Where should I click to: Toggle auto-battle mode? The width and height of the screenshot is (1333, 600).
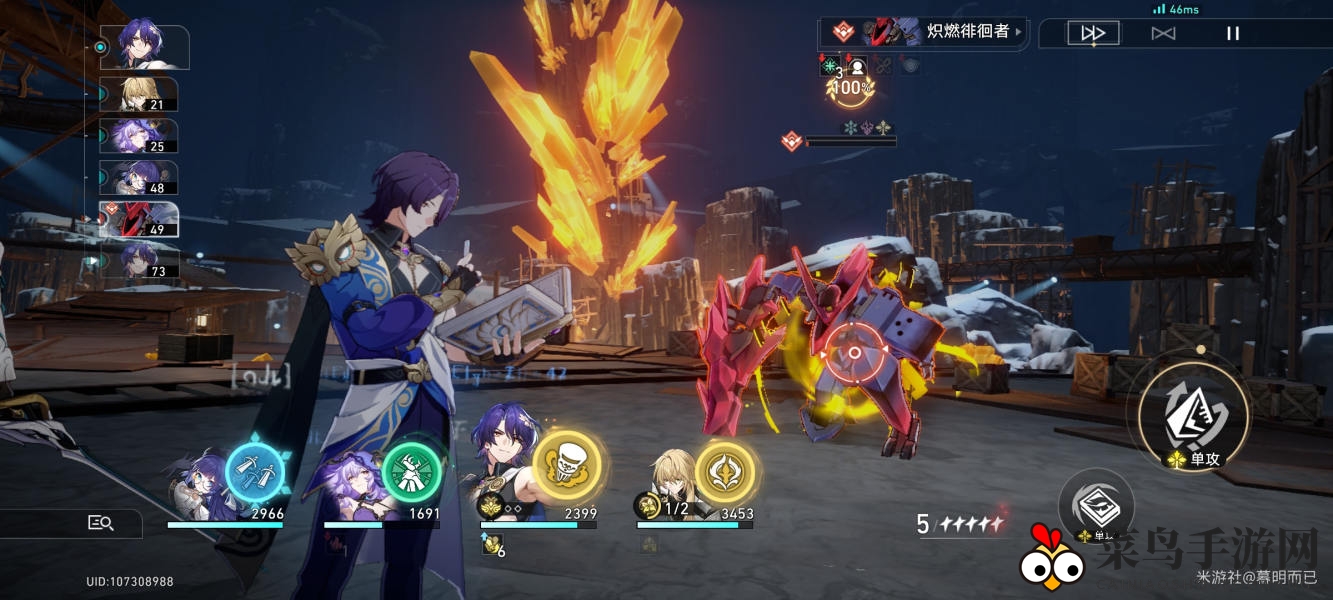(1163, 33)
